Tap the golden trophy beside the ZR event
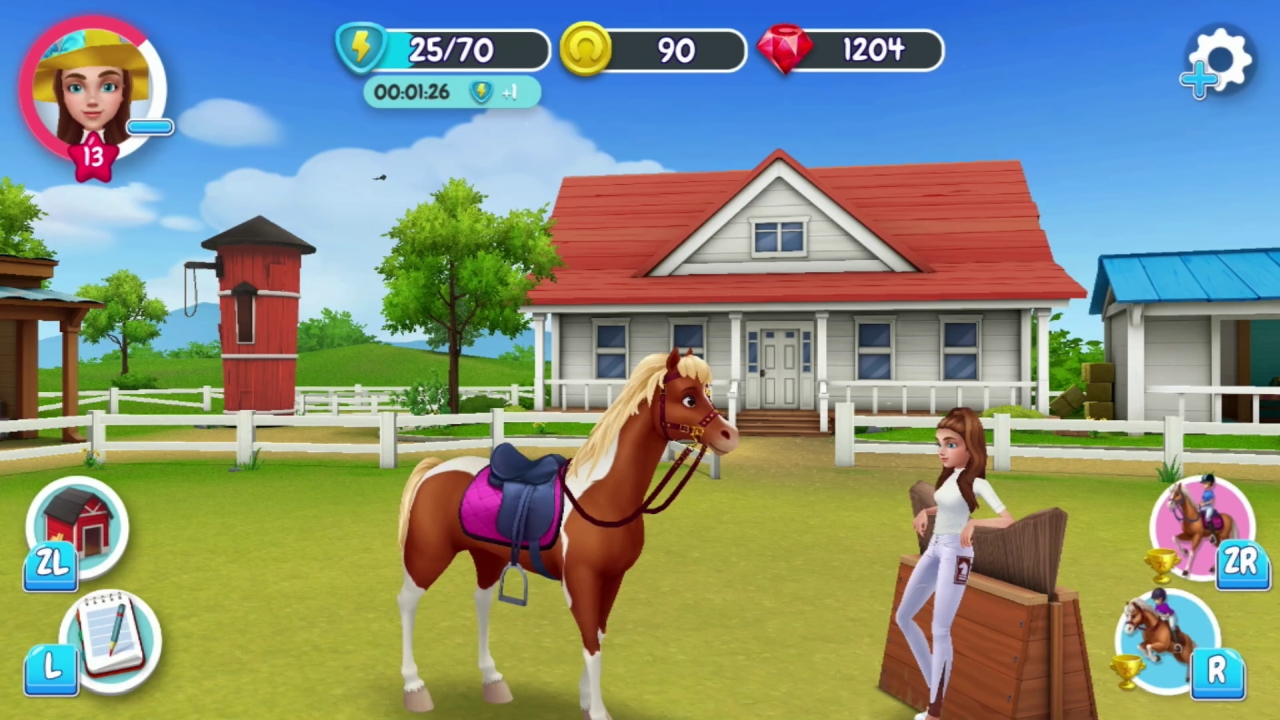Screen dimensions: 1280x720 (1160, 566)
